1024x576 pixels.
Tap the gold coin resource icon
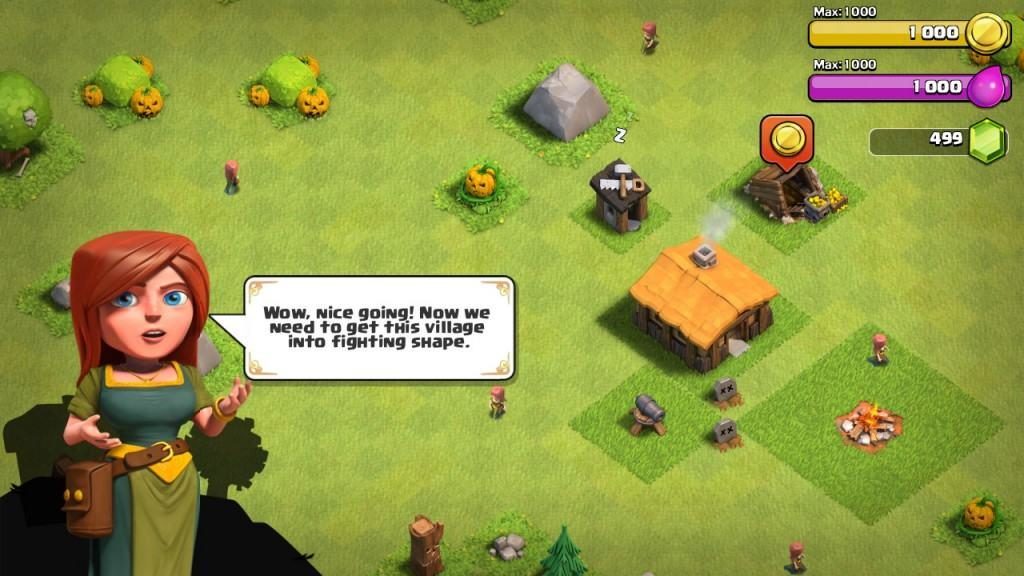pyautogui.click(x=987, y=32)
